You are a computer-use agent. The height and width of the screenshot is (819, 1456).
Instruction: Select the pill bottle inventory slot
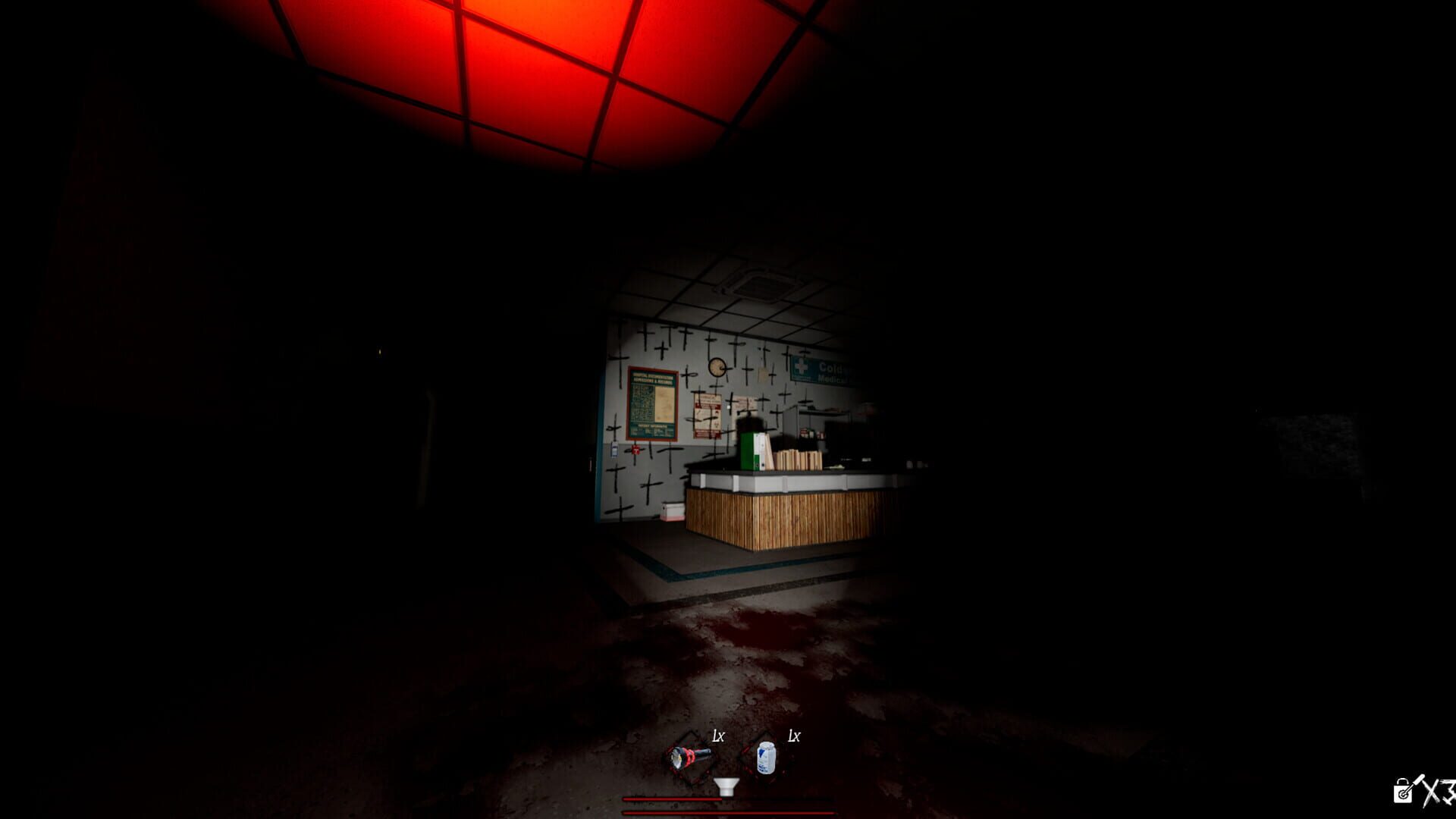766,758
